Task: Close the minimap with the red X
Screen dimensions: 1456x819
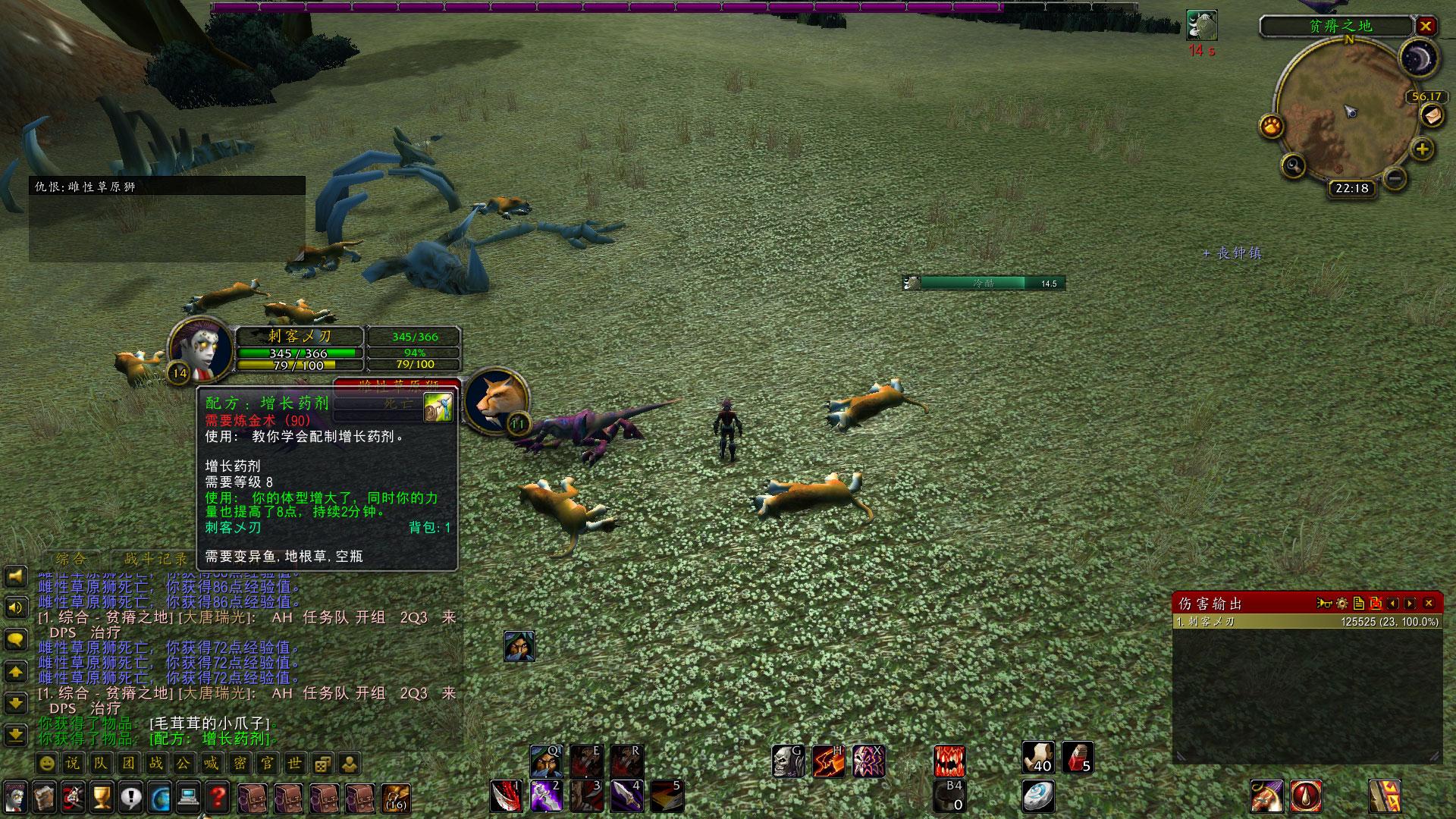Action: [1426, 27]
